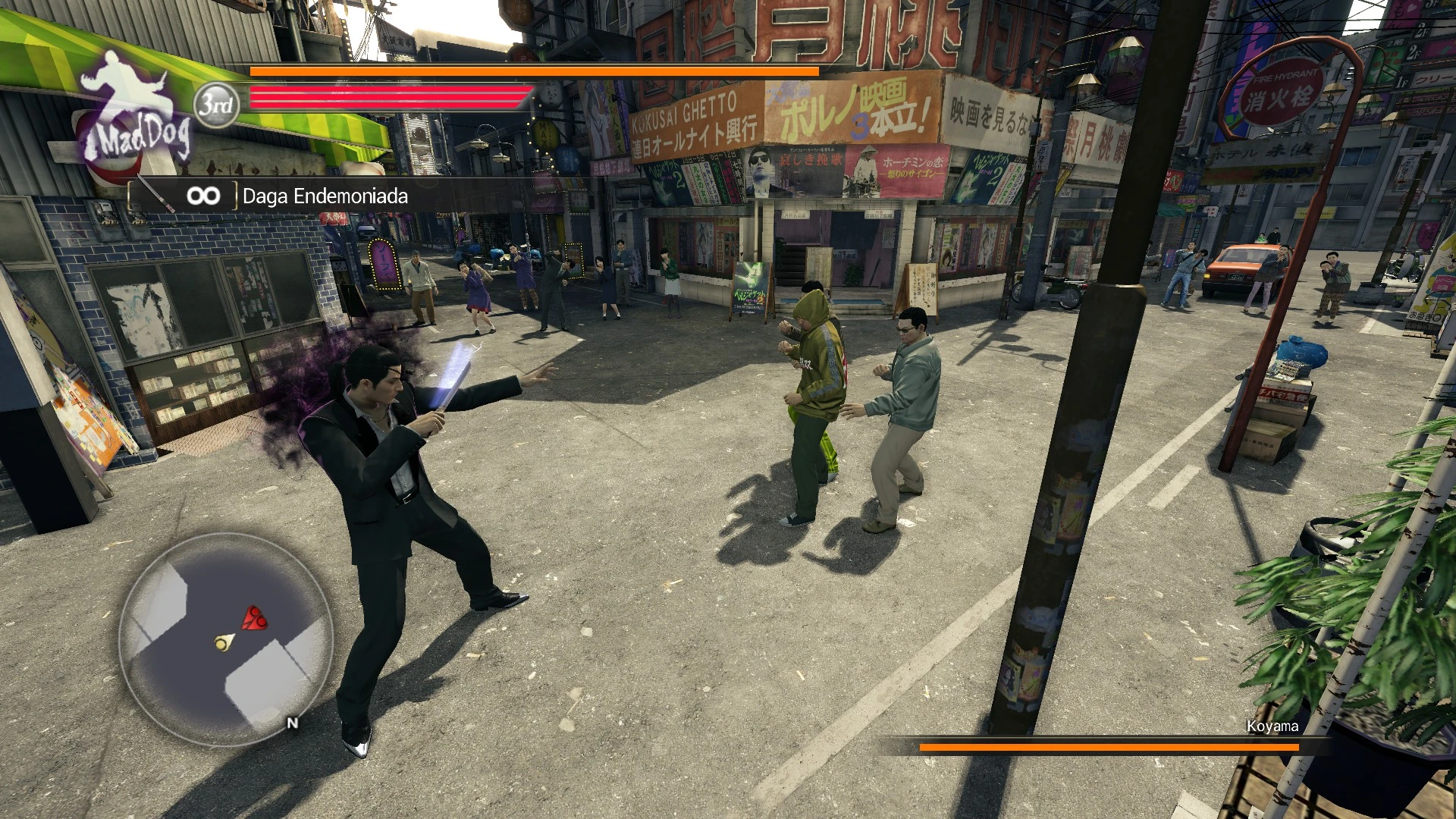
Task: Click the circular minimap
Action: 226,639
